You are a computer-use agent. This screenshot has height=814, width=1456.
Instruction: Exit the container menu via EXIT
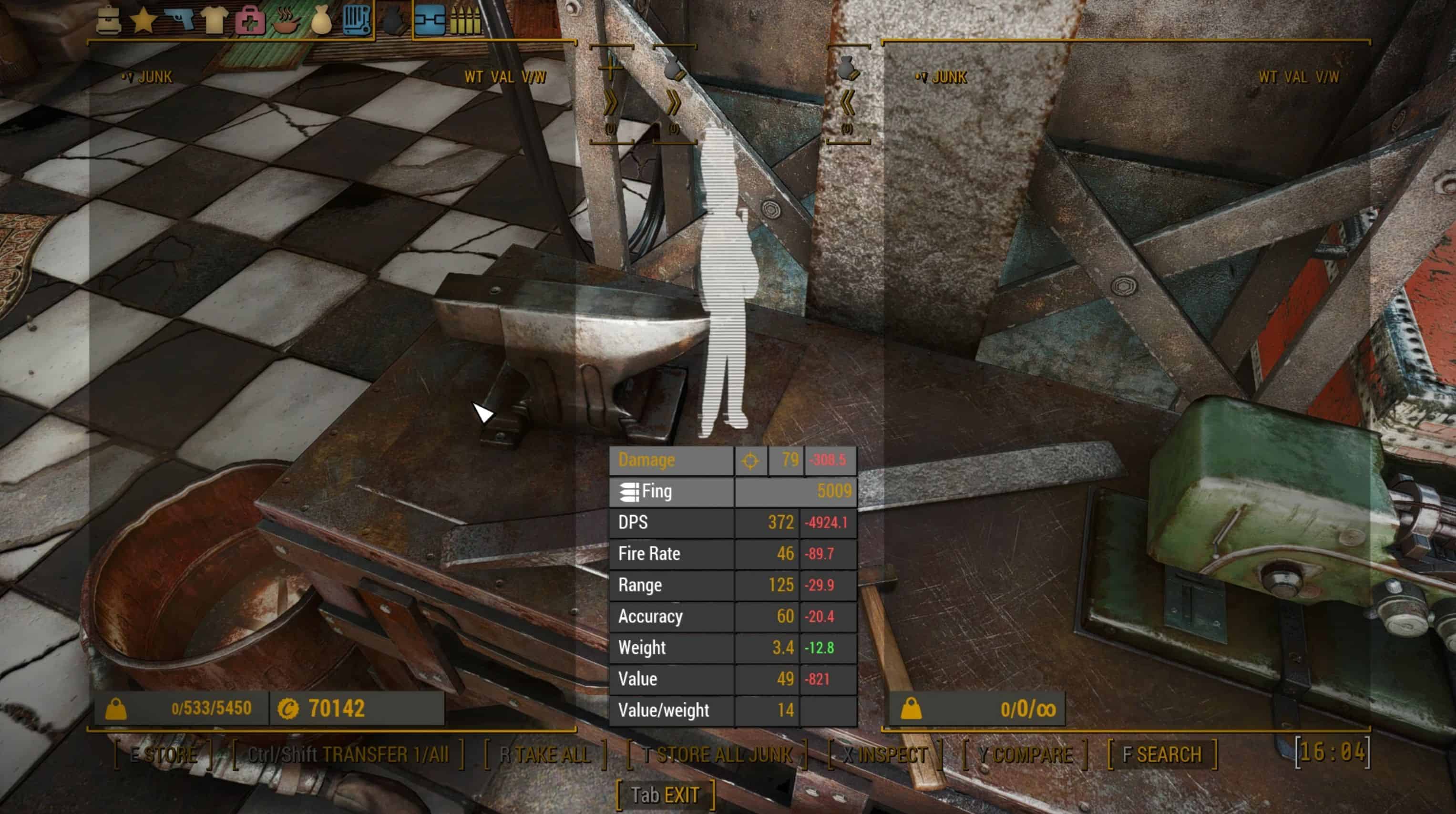[665, 795]
